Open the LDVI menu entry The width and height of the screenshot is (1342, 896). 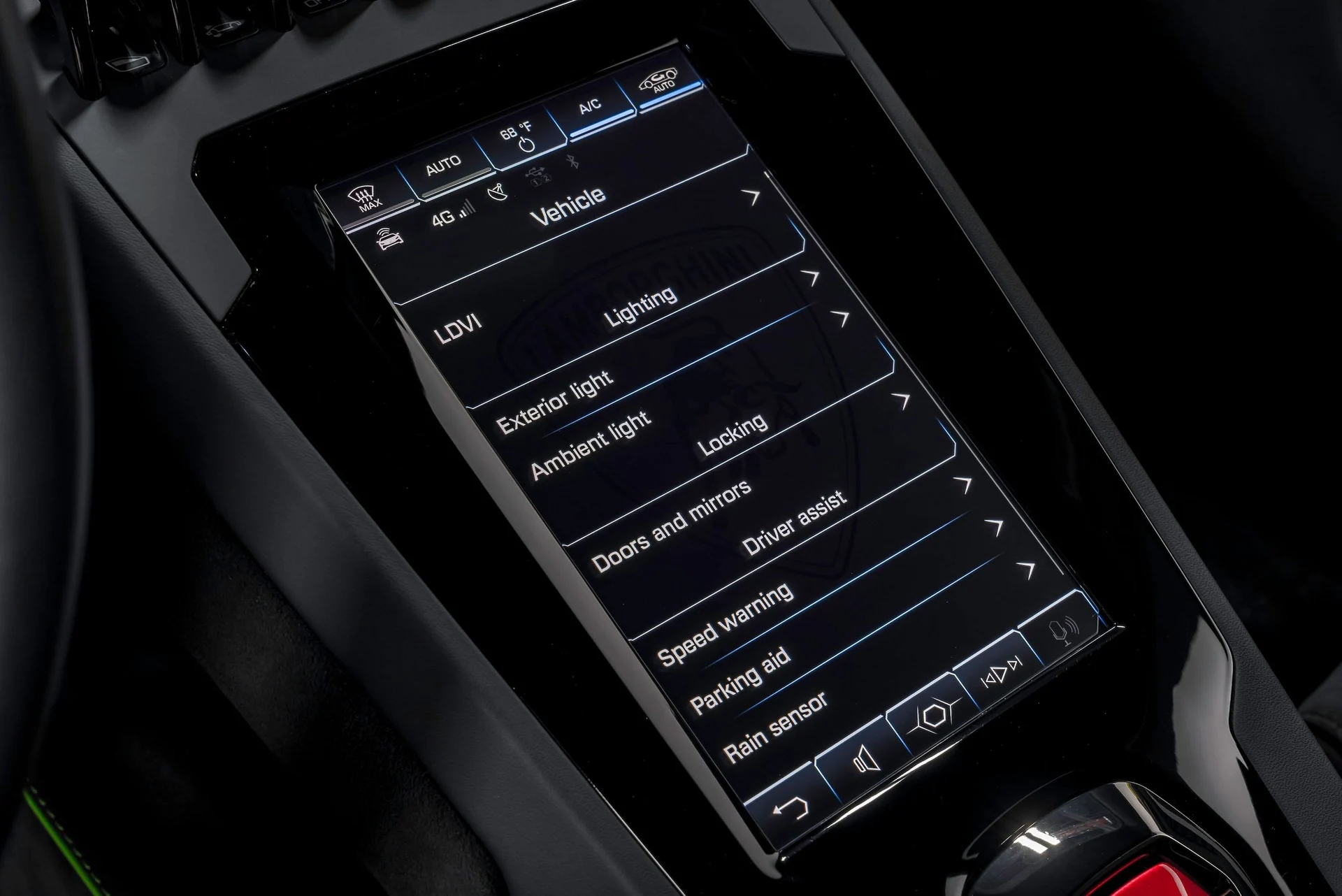[458, 331]
